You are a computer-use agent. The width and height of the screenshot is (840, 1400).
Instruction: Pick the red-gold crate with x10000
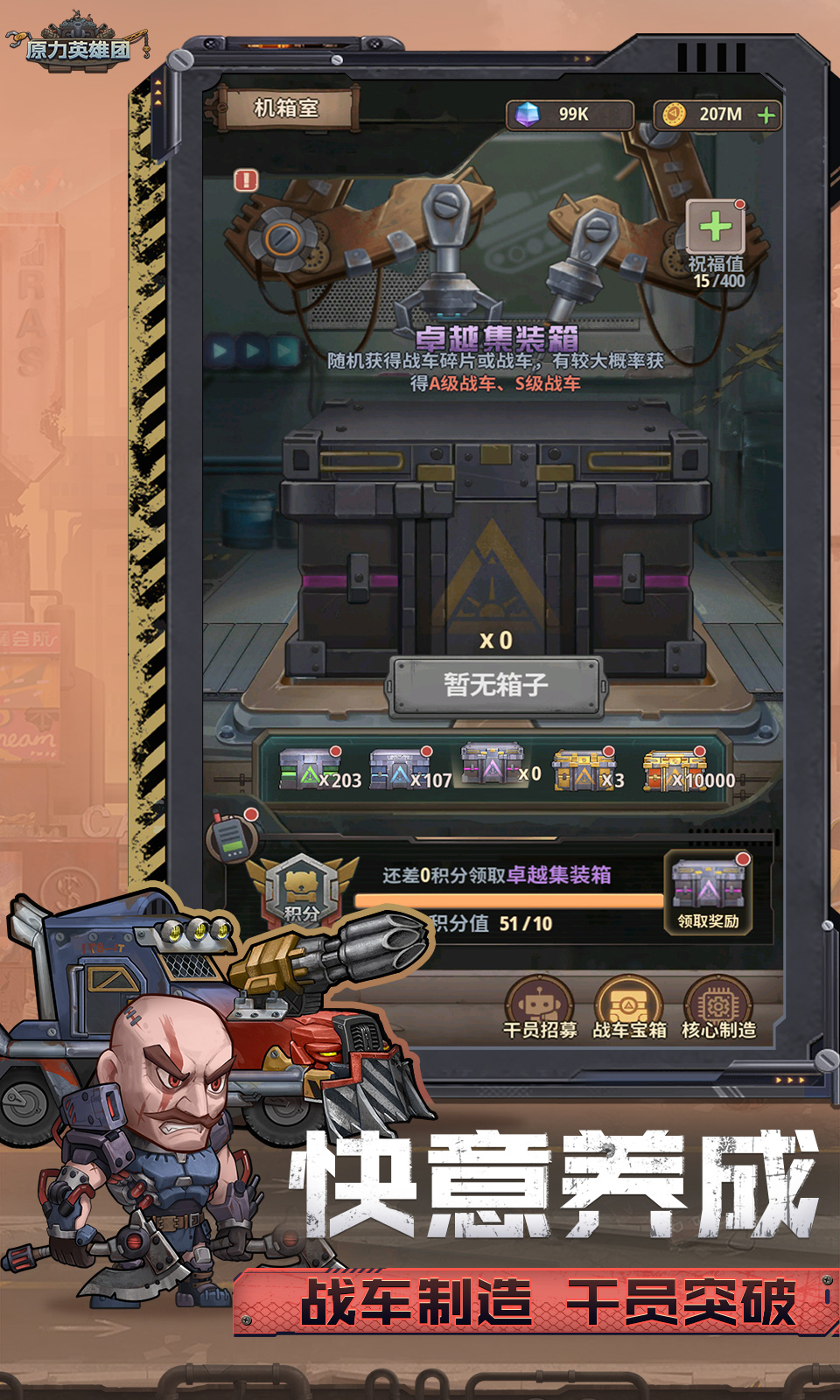coord(674,771)
